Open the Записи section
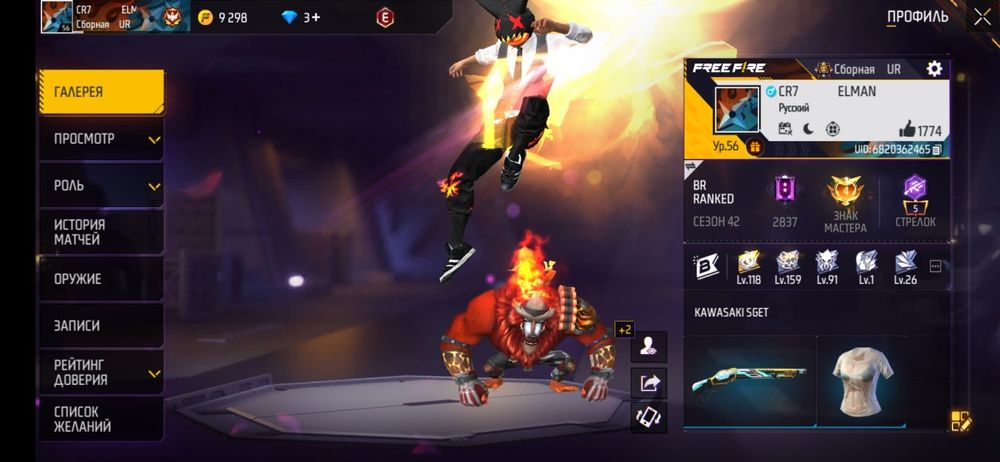This screenshot has height=462, width=1000. pos(100,326)
